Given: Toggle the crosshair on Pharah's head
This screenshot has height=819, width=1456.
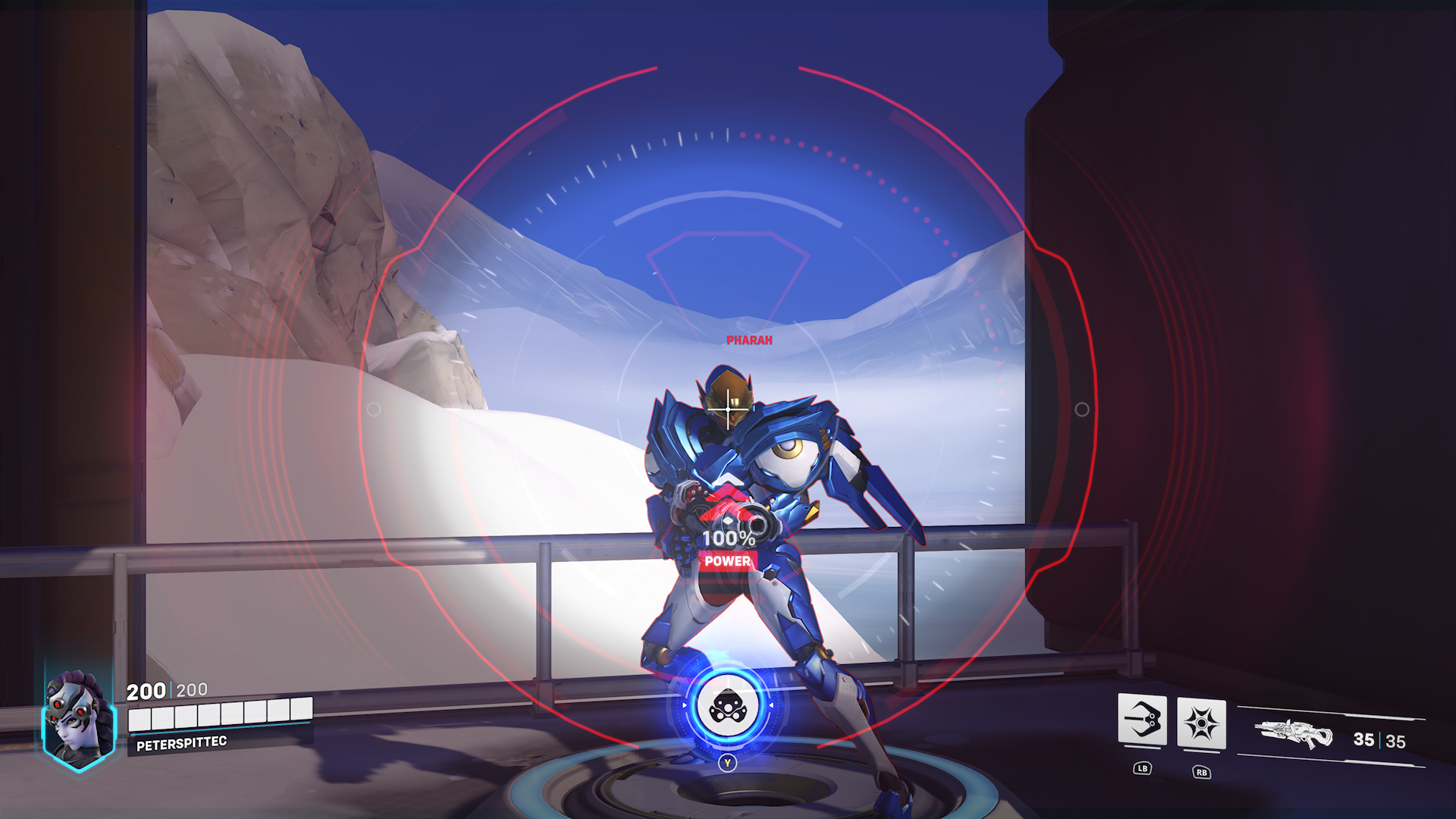Looking at the screenshot, I should pyautogui.click(x=729, y=410).
